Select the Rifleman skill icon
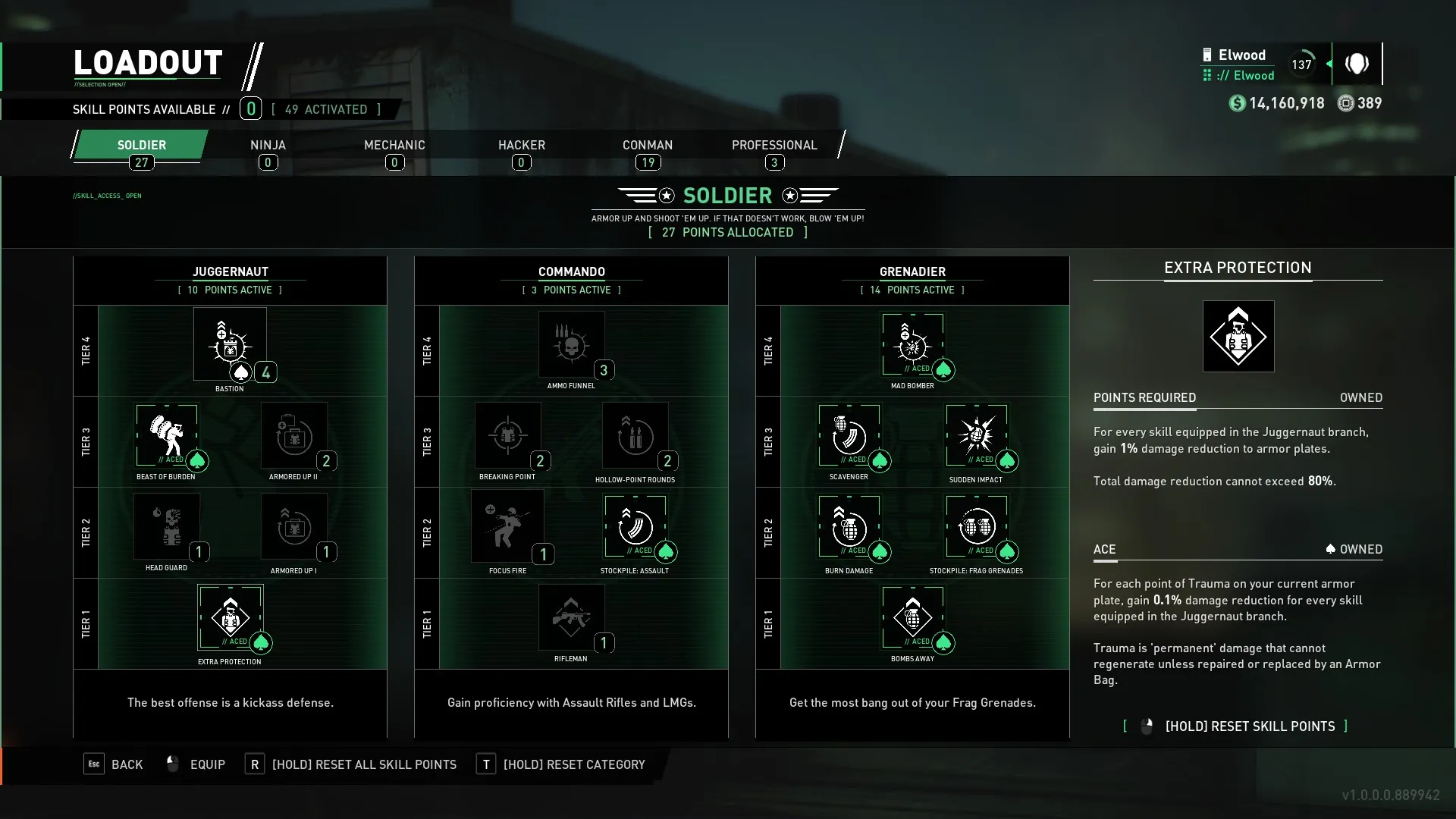The height and width of the screenshot is (819, 1456). (x=572, y=617)
